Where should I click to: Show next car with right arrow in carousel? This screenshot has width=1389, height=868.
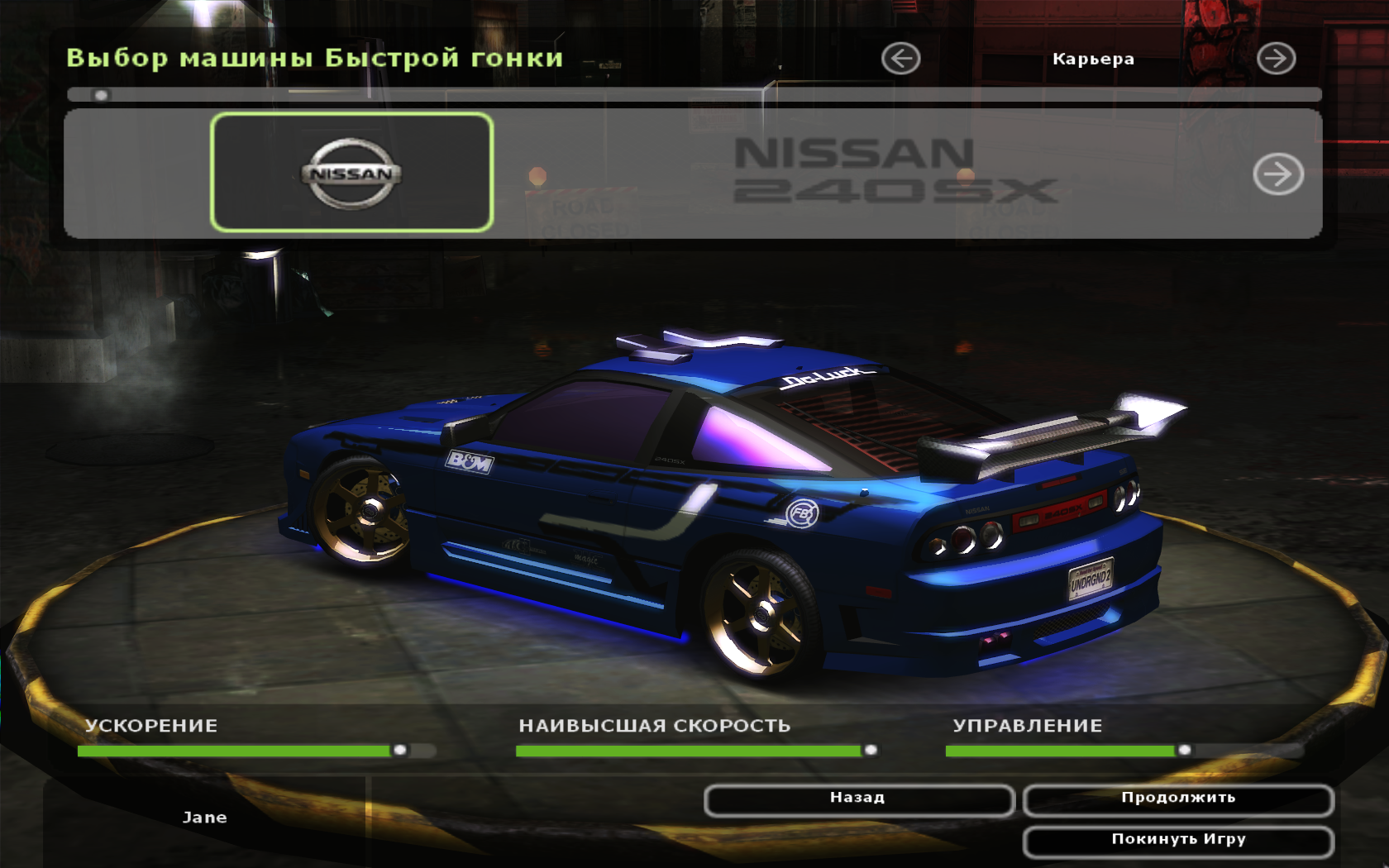(1277, 174)
